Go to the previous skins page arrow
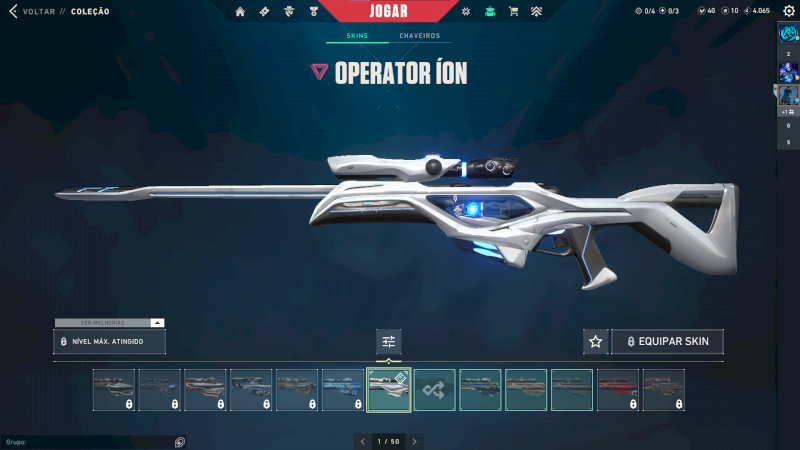 pos(363,441)
